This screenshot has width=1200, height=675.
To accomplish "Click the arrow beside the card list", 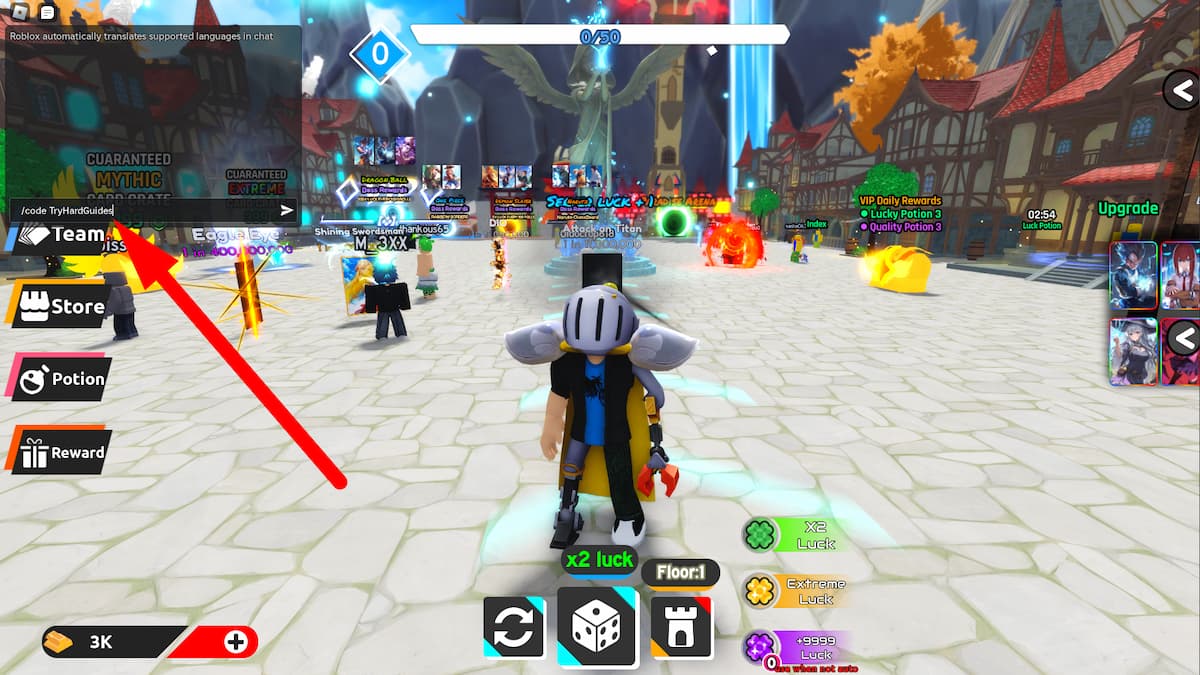I will [x=1184, y=338].
